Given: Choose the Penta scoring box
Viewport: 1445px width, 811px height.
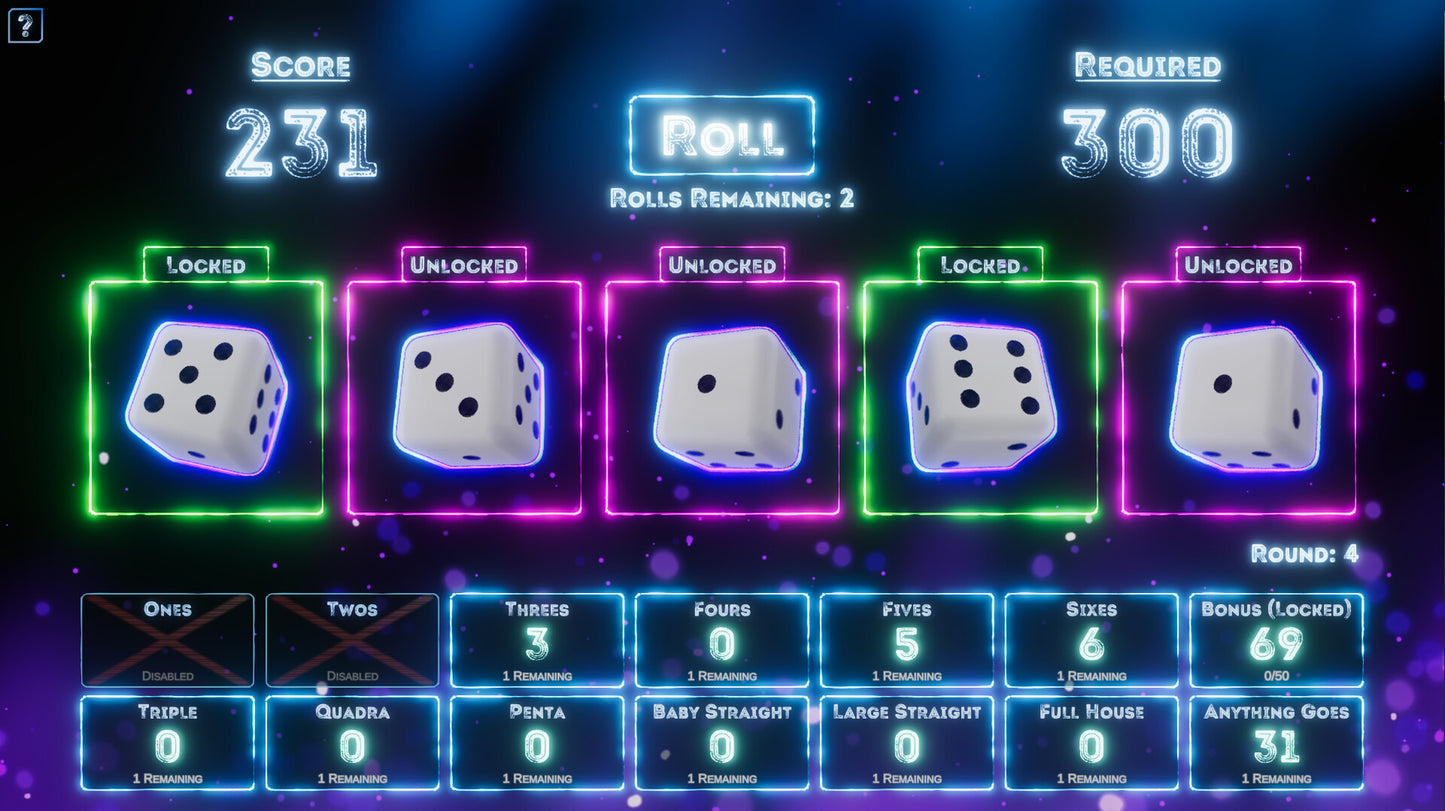Looking at the screenshot, I should point(537,743).
